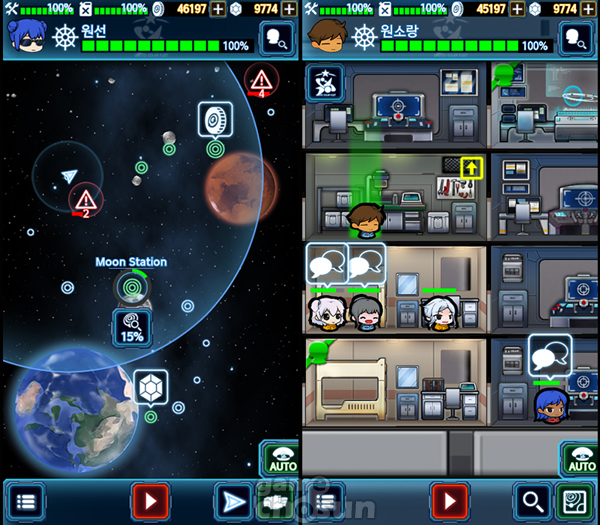Tap the plus button beside 46197 credits
Image resolution: width=600 pixels, height=525 pixels.
click(x=217, y=8)
